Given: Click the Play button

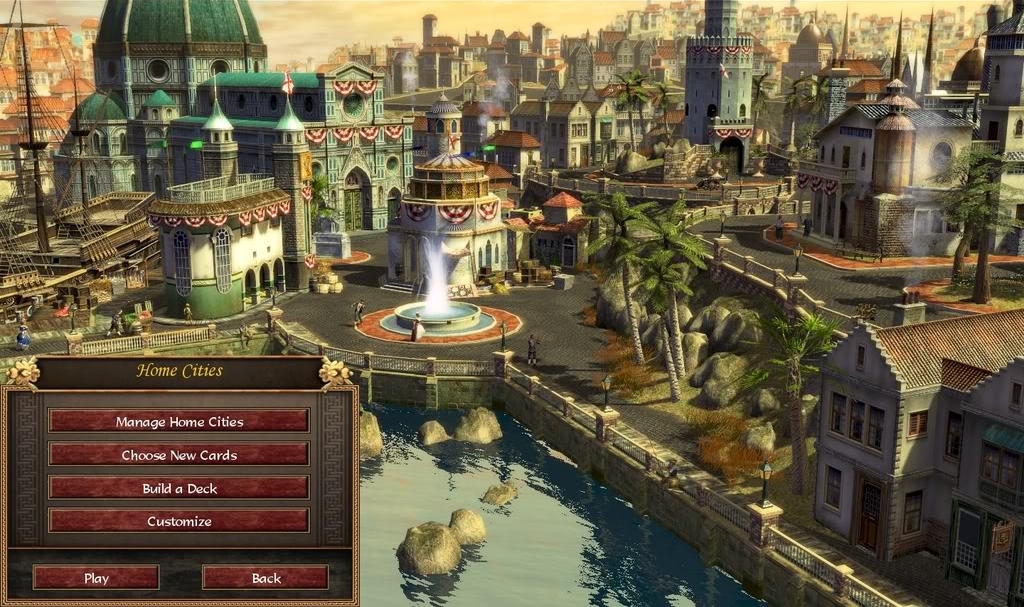Looking at the screenshot, I should [96, 578].
